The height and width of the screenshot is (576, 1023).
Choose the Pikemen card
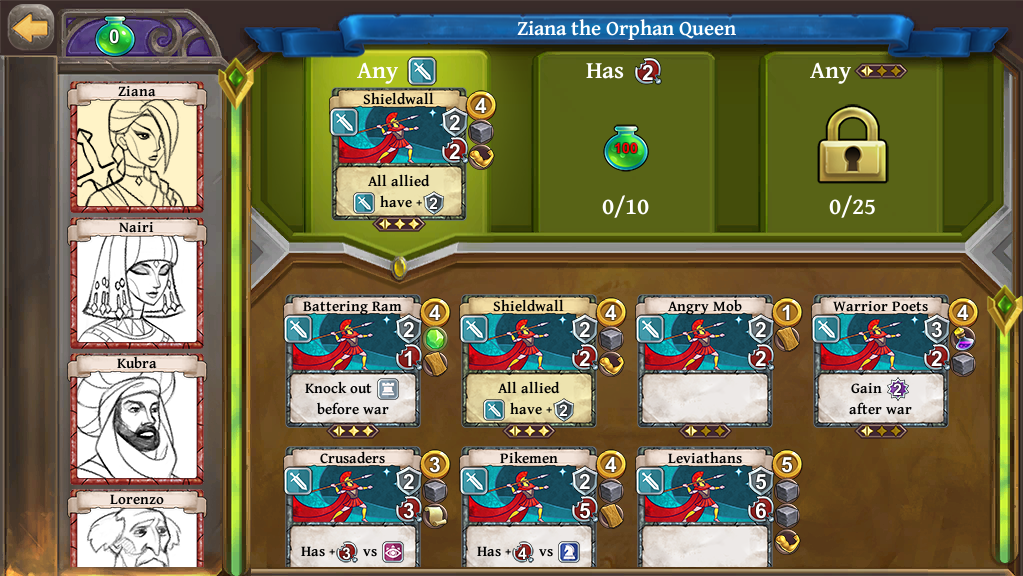point(528,512)
